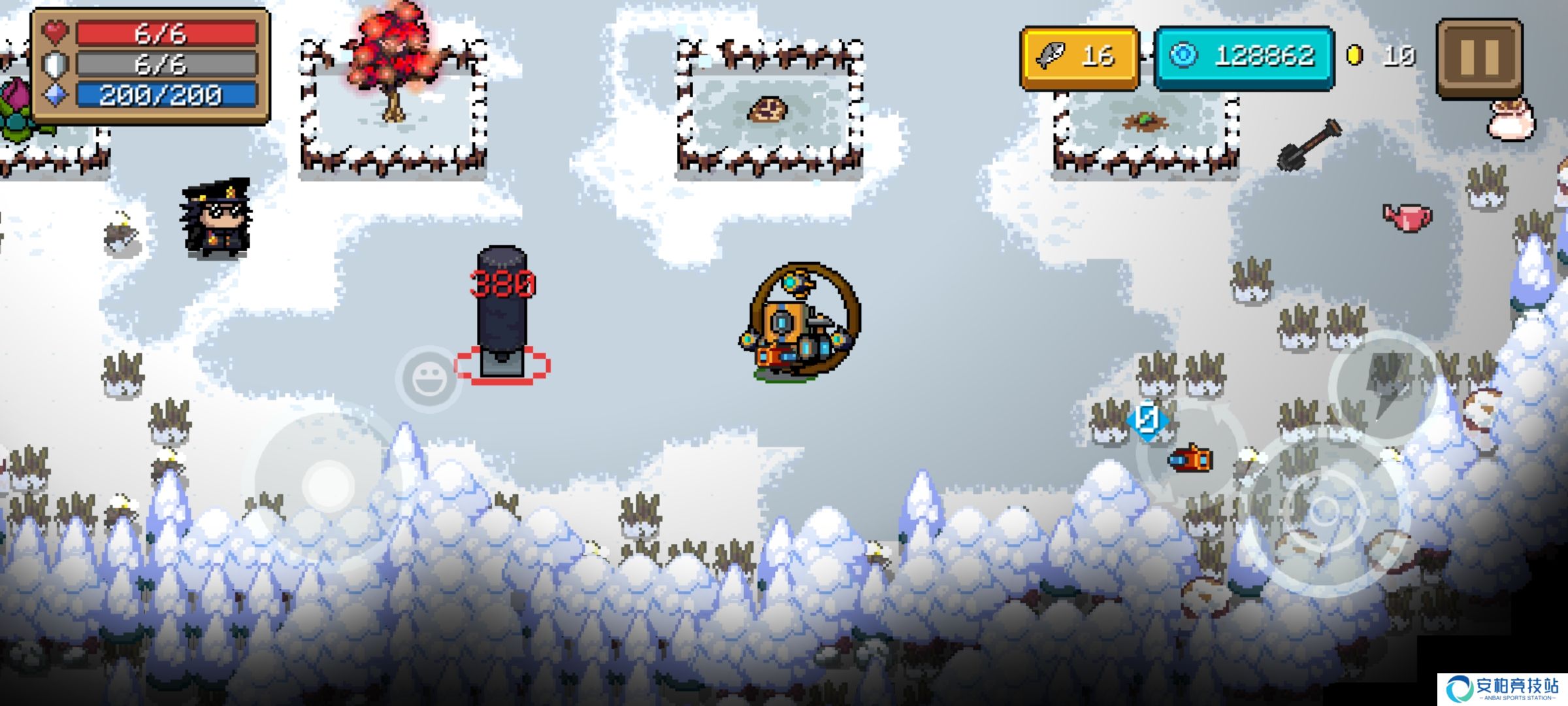
Task: Open the smiley face emote button
Action: (428, 378)
